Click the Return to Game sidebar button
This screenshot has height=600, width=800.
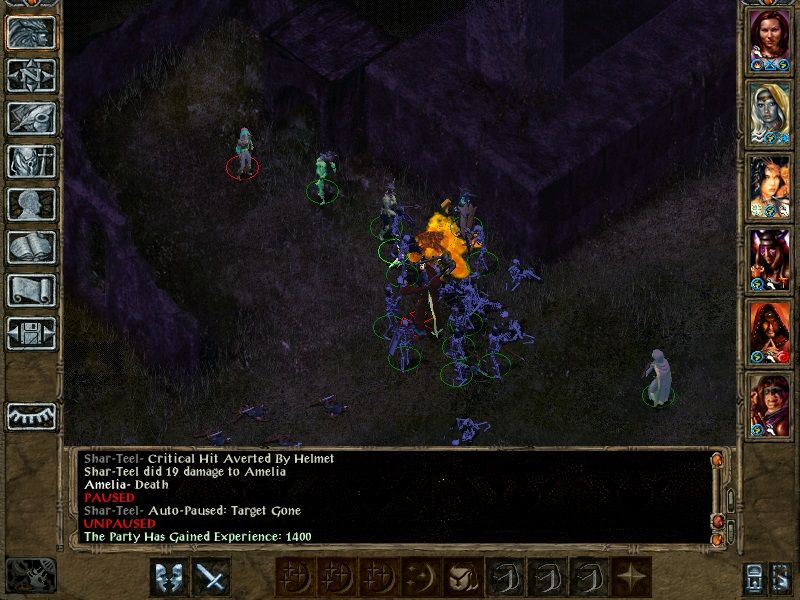pyautogui.click(x=31, y=32)
